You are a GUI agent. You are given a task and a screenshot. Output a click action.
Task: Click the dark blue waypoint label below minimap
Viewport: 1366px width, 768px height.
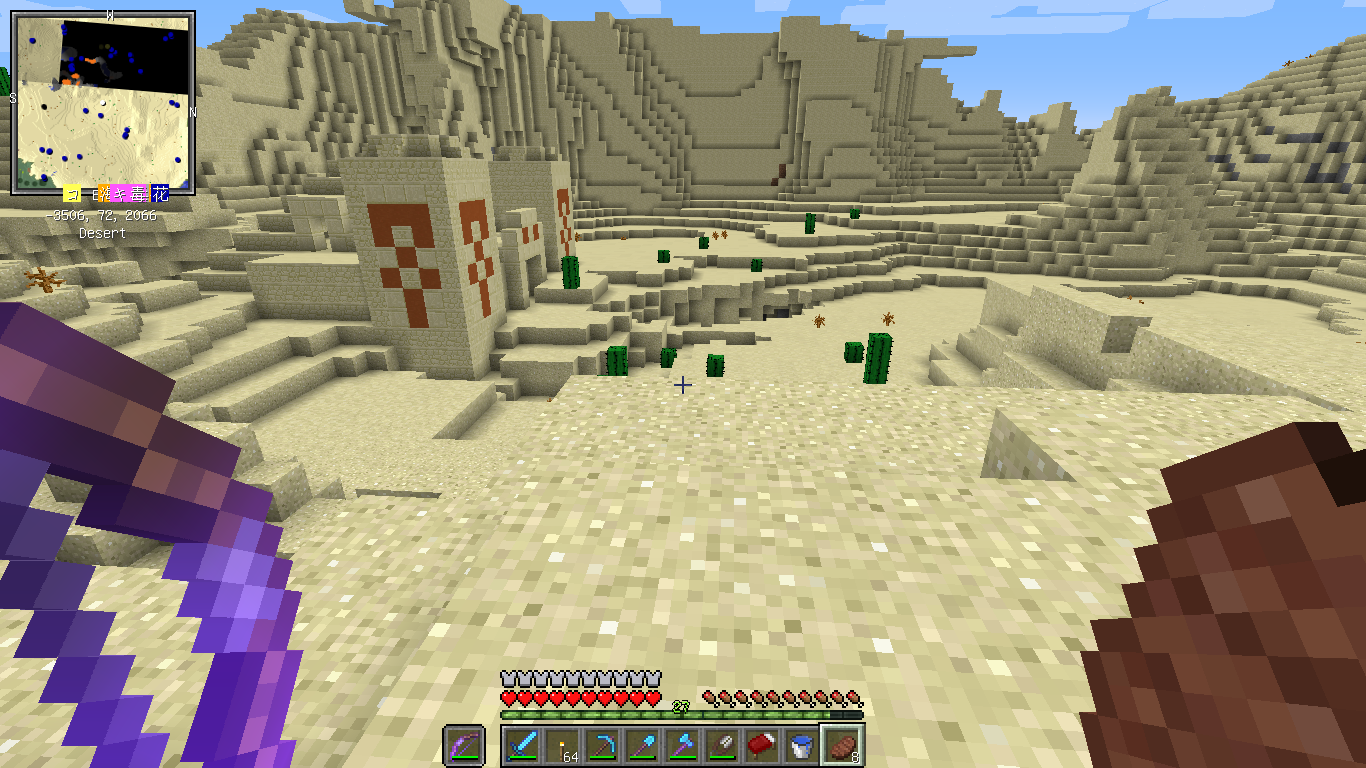160,194
